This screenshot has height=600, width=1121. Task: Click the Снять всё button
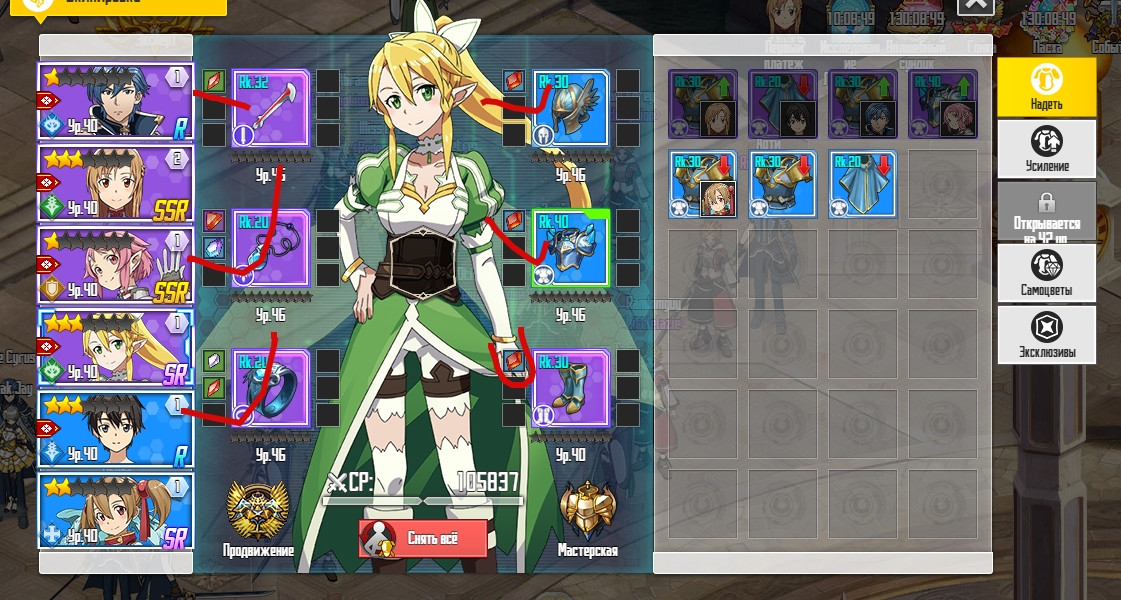pyautogui.click(x=423, y=538)
